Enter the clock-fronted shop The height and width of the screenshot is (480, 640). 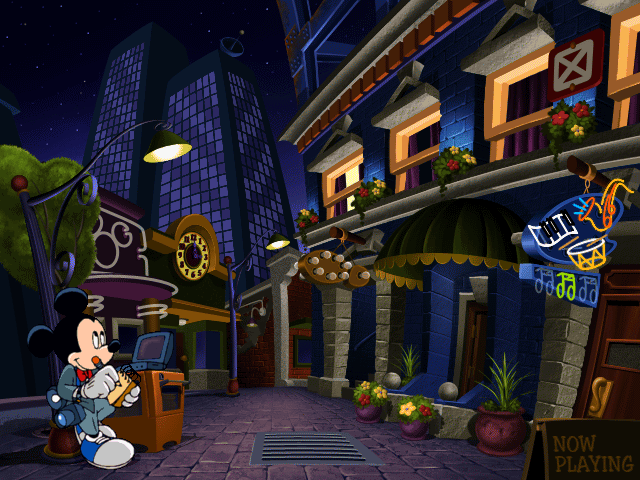[193, 256]
